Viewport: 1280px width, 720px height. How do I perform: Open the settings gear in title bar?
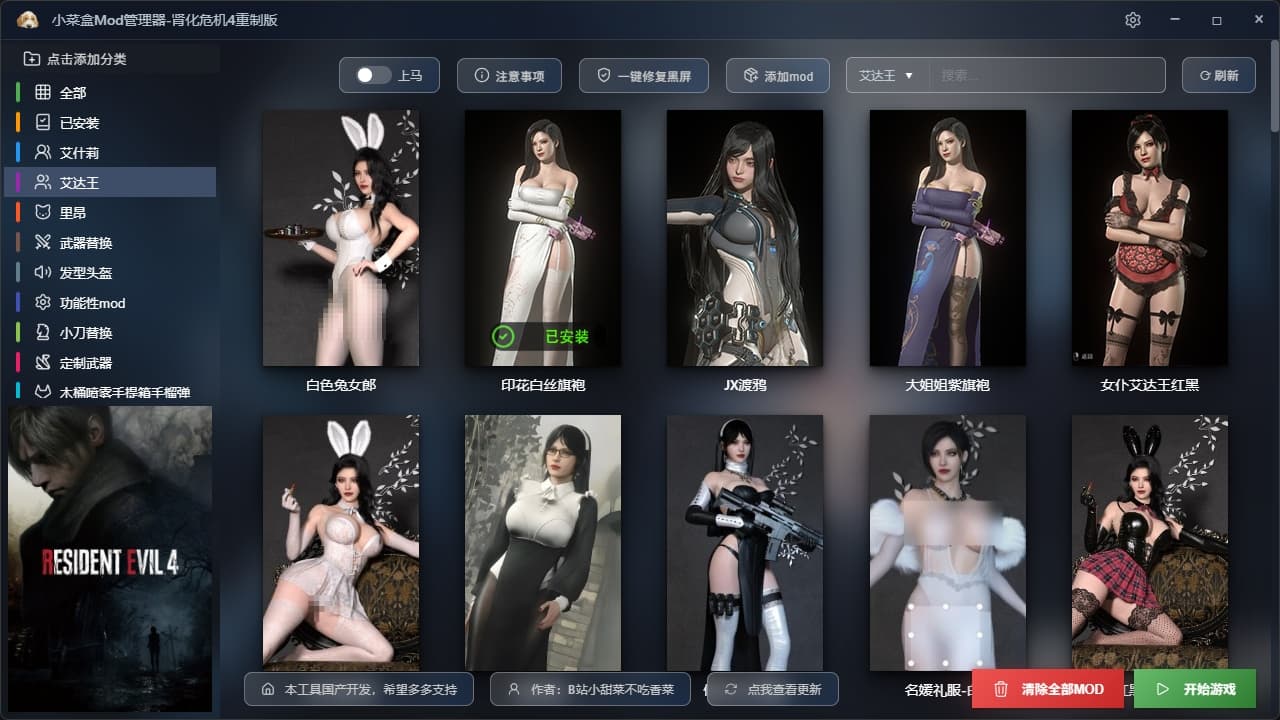1132,20
